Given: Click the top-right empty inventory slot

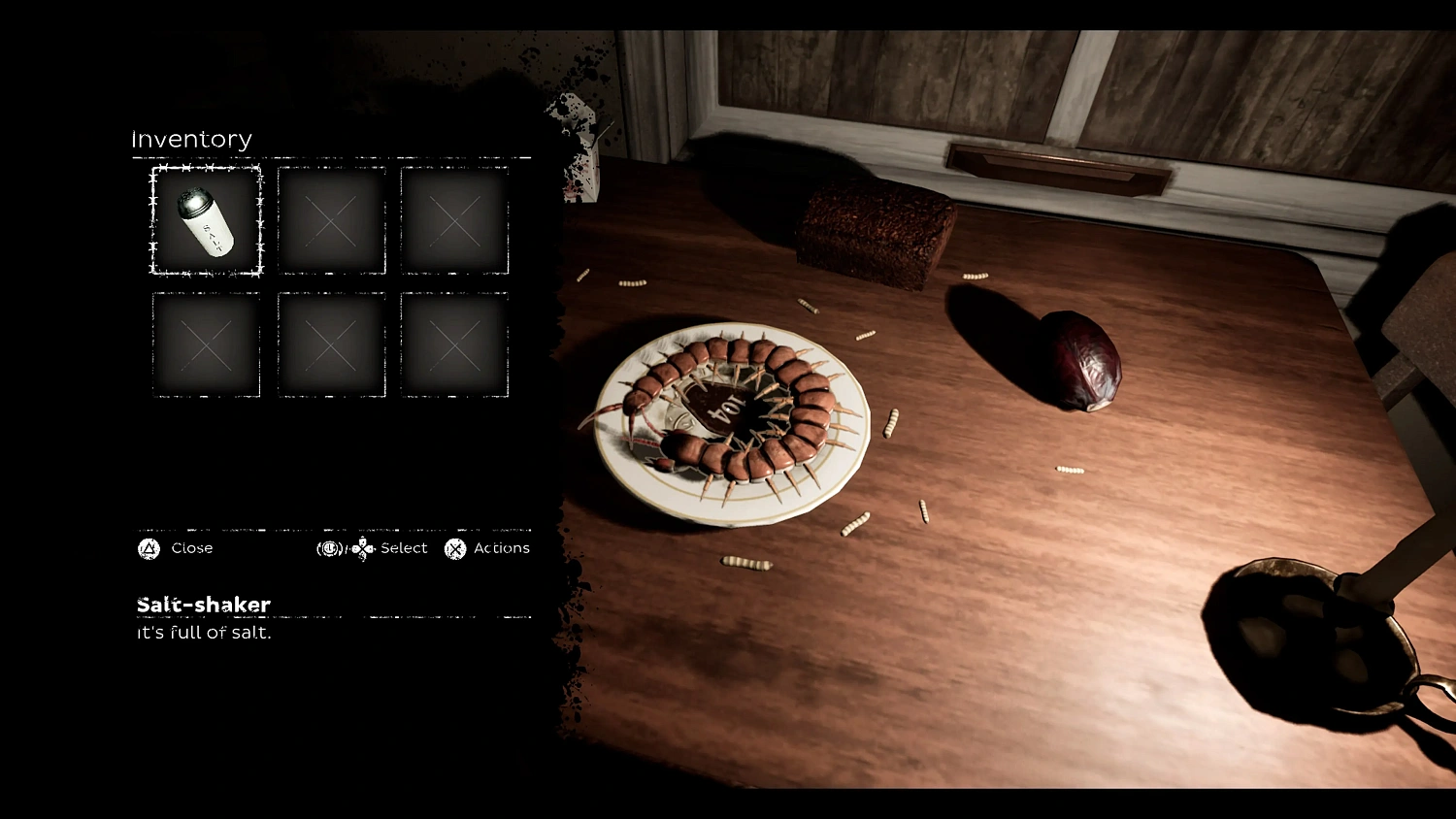Looking at the screenshot, I should point(454,219).
